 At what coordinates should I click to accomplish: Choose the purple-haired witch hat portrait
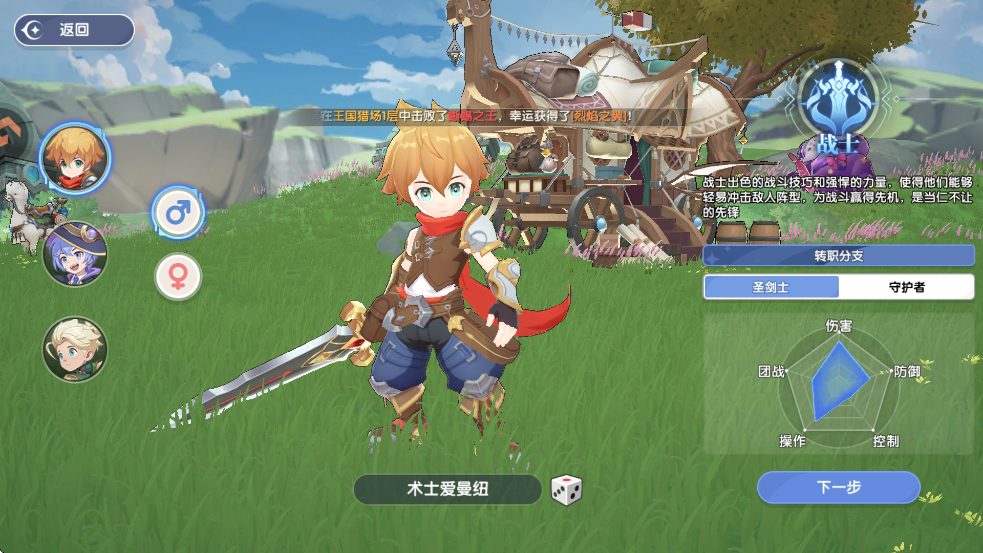75,254
